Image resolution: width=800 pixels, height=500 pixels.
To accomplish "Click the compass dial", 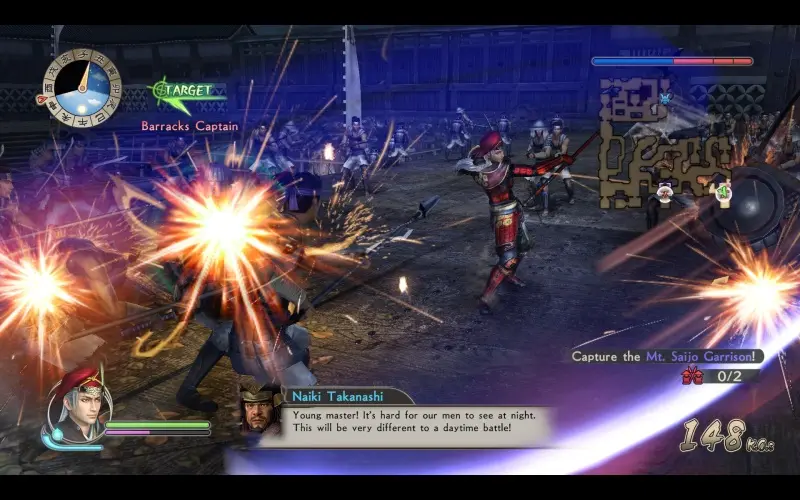I will click(x=79, y=87).
